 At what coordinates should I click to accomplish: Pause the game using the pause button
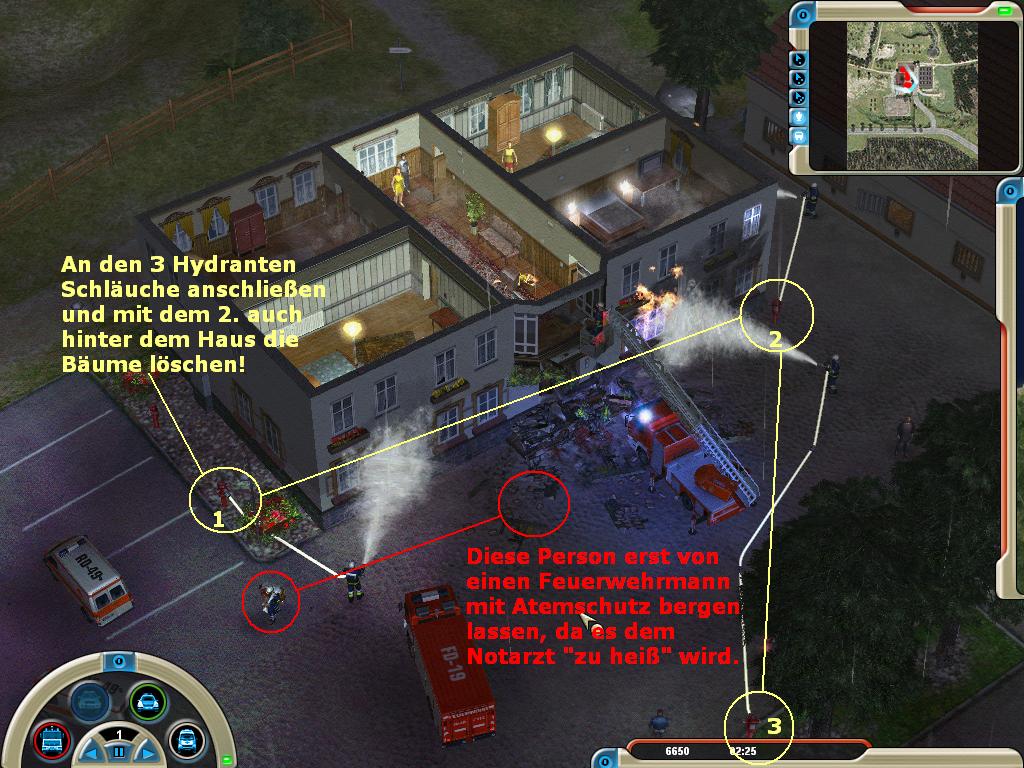[118, 751]
